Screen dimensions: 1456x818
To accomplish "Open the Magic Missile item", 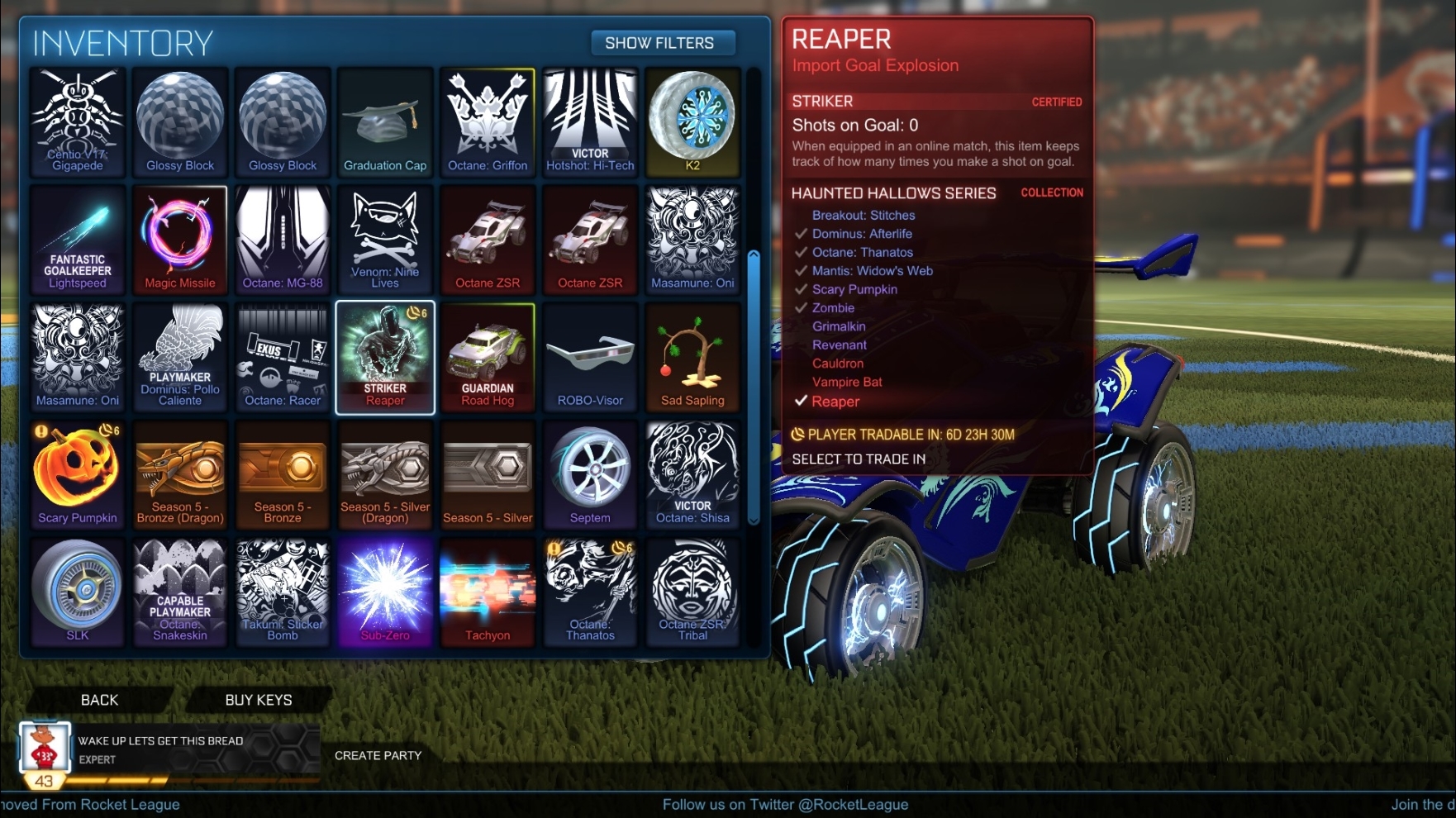I will pos(180,238).
